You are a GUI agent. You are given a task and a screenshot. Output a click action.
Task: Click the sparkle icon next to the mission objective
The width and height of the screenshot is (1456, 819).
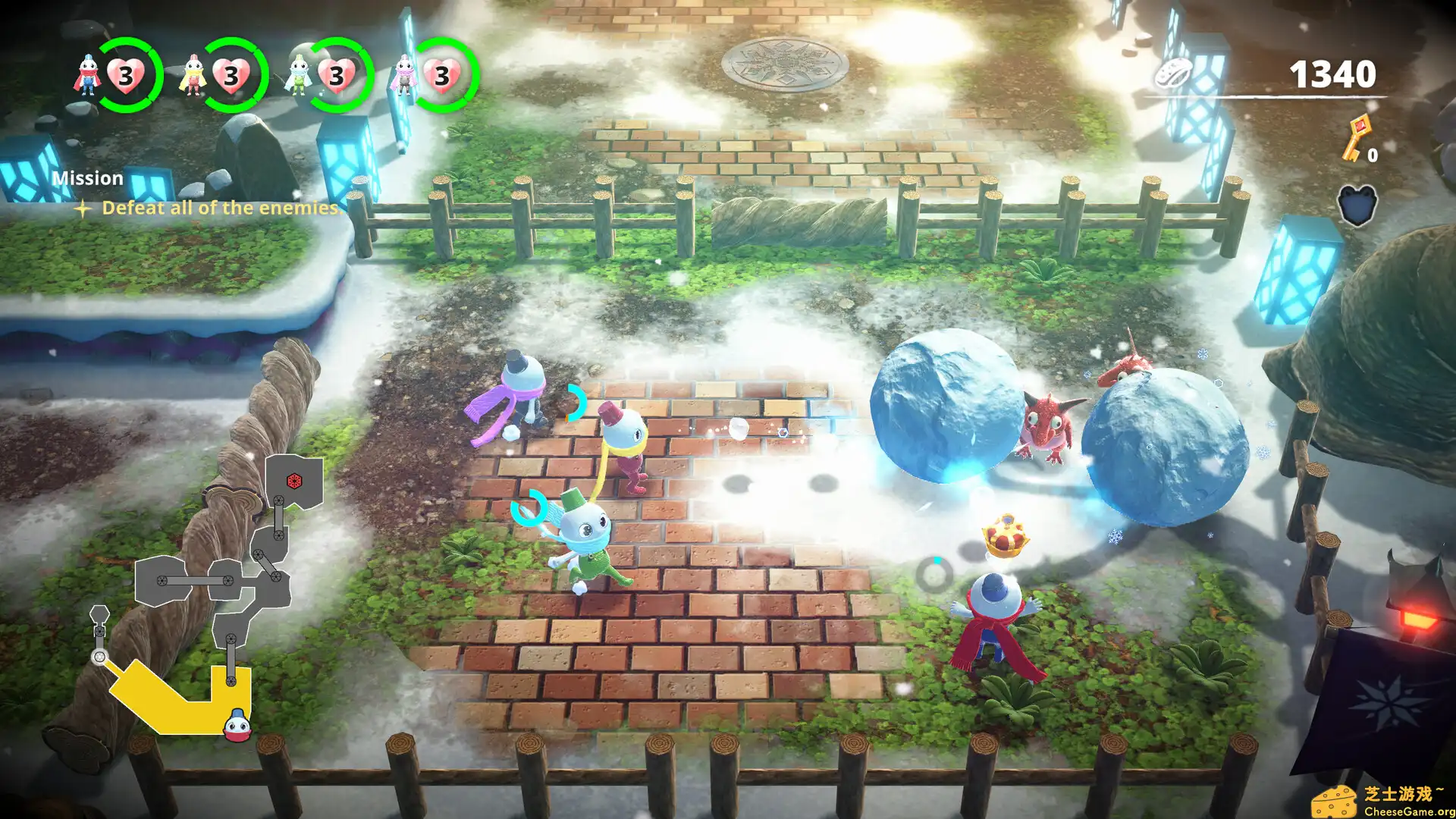[x=83, y=208]
